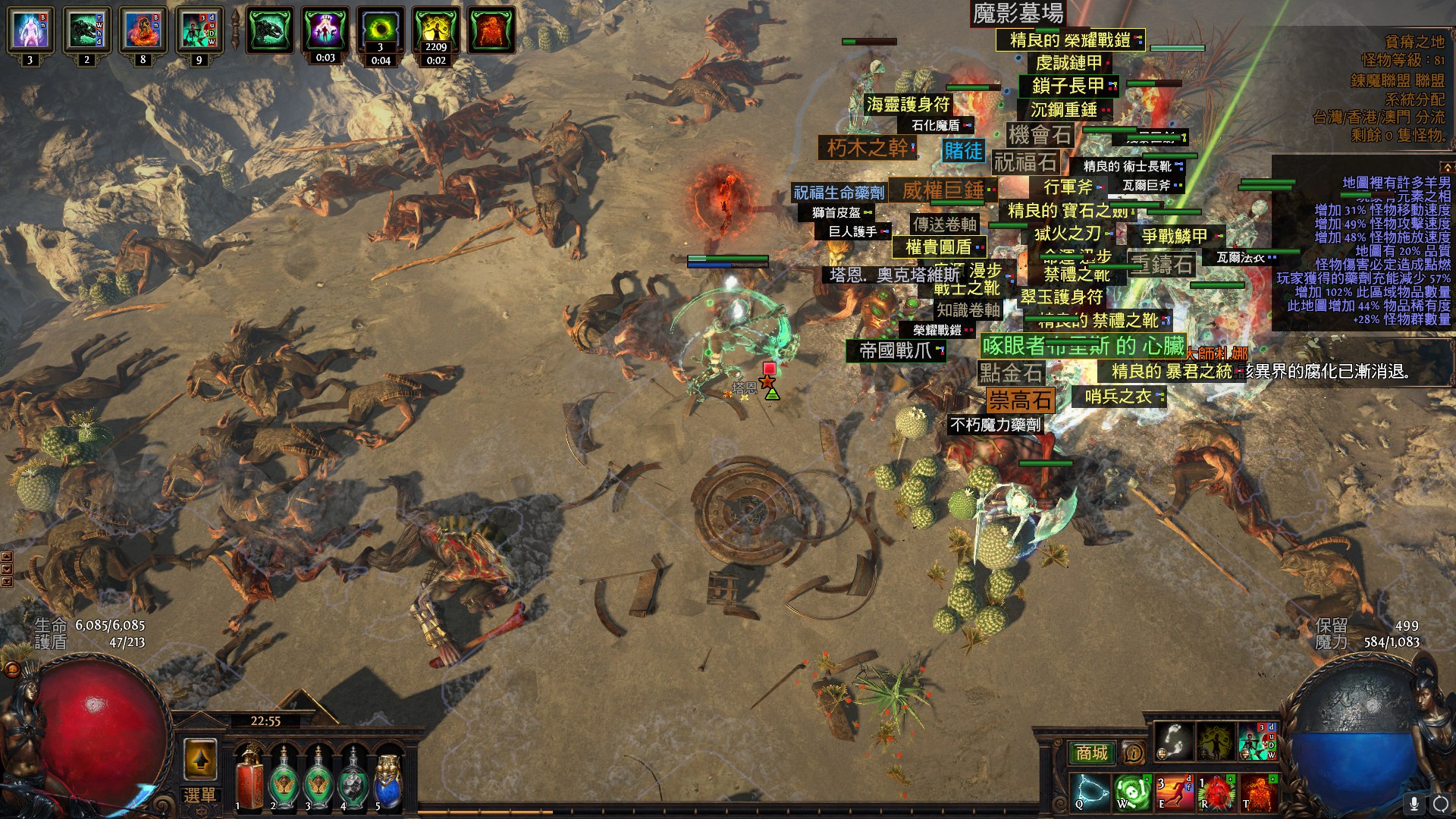Activate the running figure skill on E
Viewport: 1456px width, 819px height.
click(1174, 791)
